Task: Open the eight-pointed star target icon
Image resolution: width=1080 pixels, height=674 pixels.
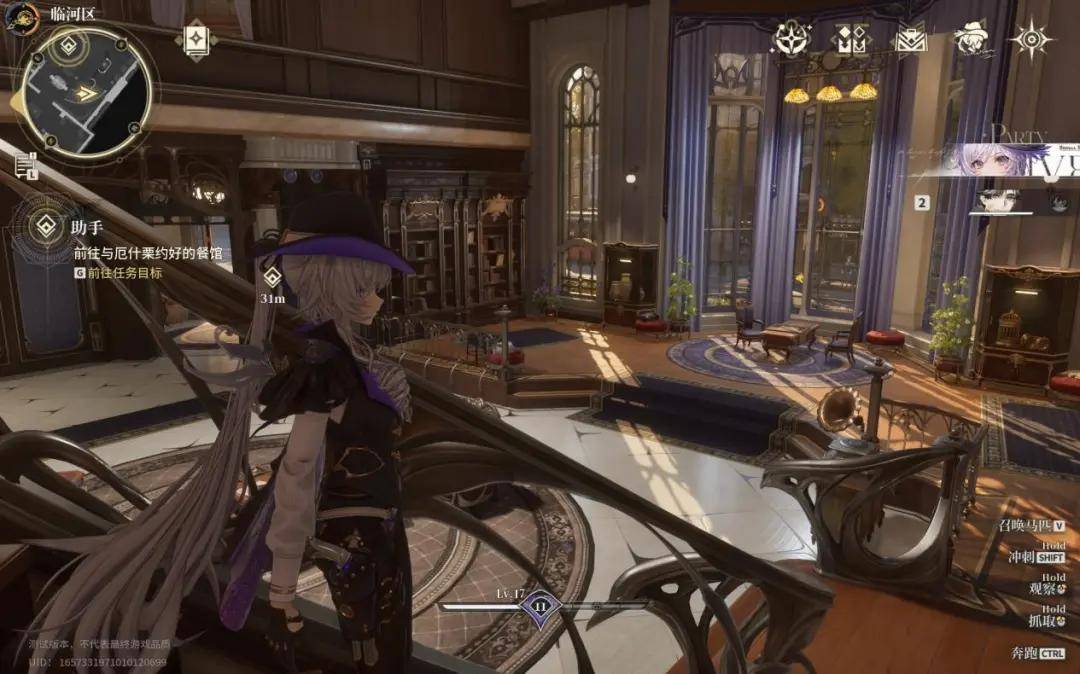Action: point(1029,39)
